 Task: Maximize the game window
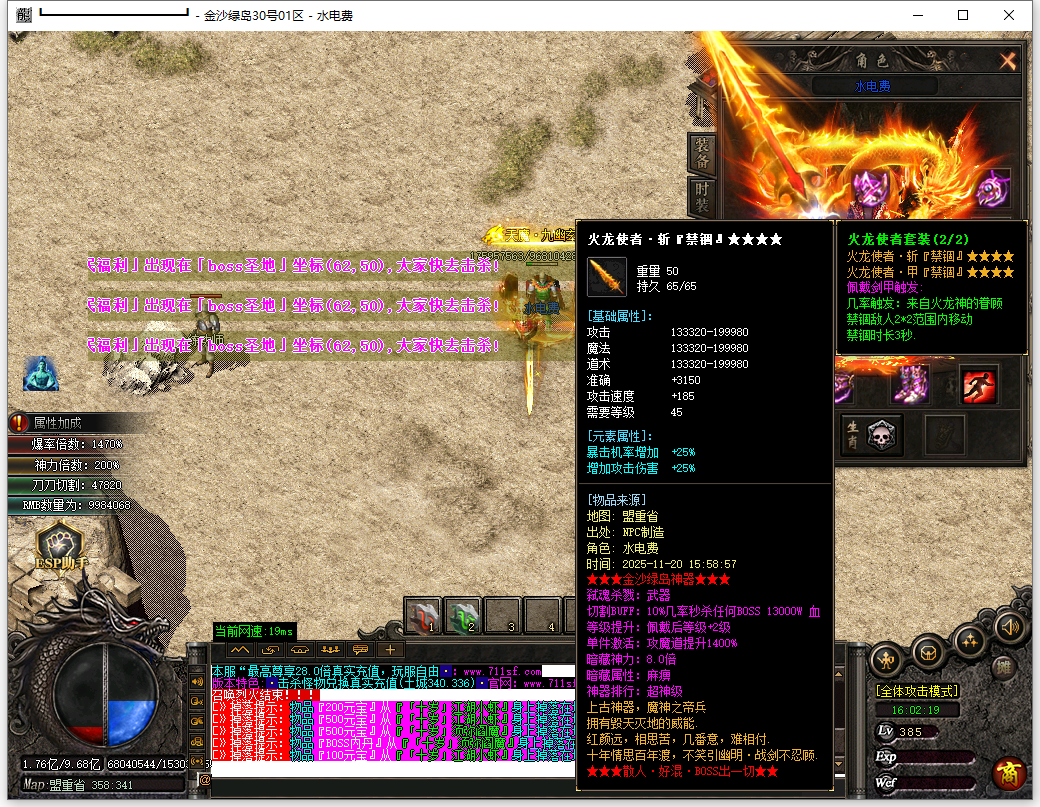pyautogui.click(x=963, y=15)
